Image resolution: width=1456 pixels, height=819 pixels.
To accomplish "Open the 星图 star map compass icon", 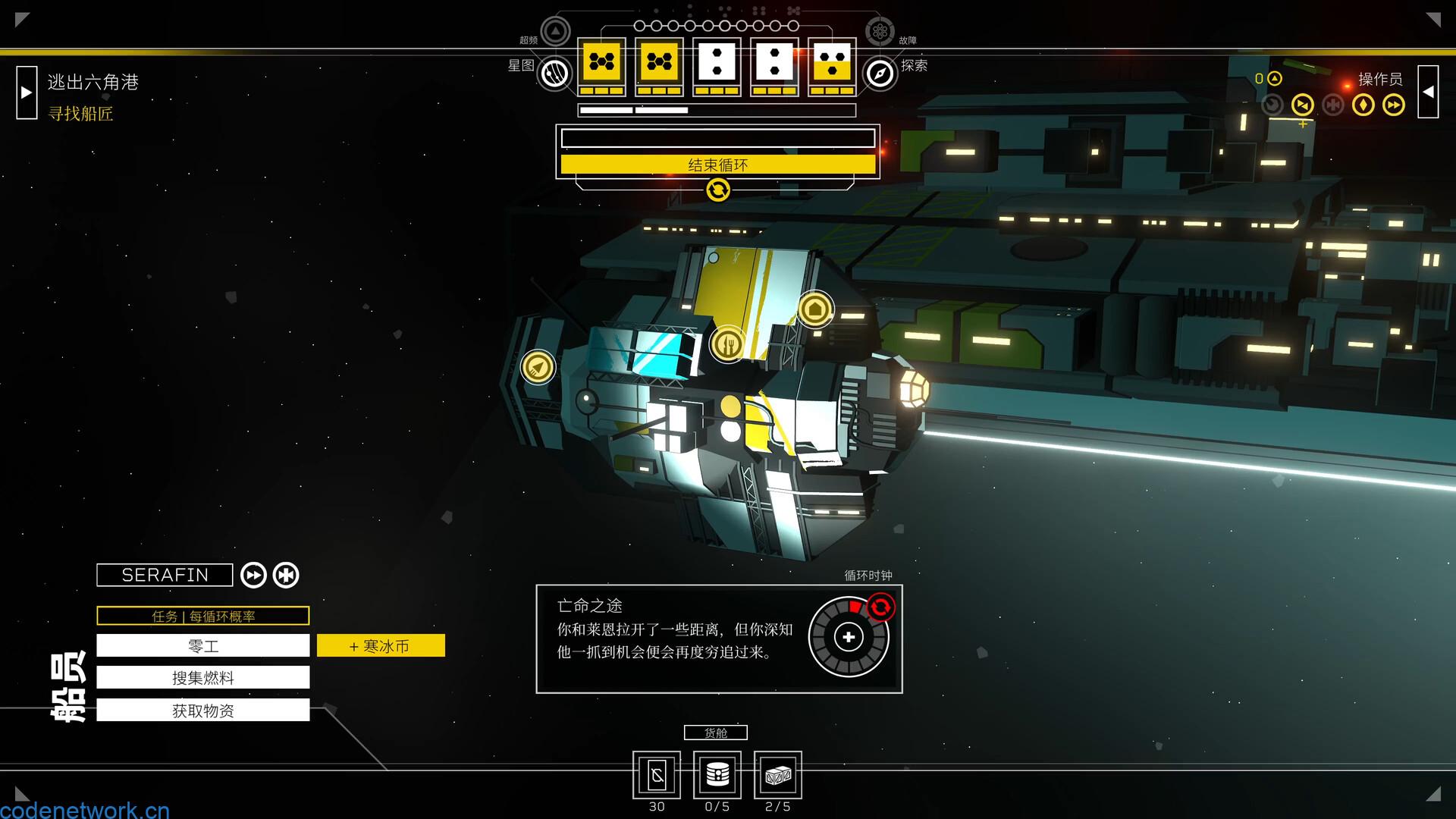I will click(554, 74).
